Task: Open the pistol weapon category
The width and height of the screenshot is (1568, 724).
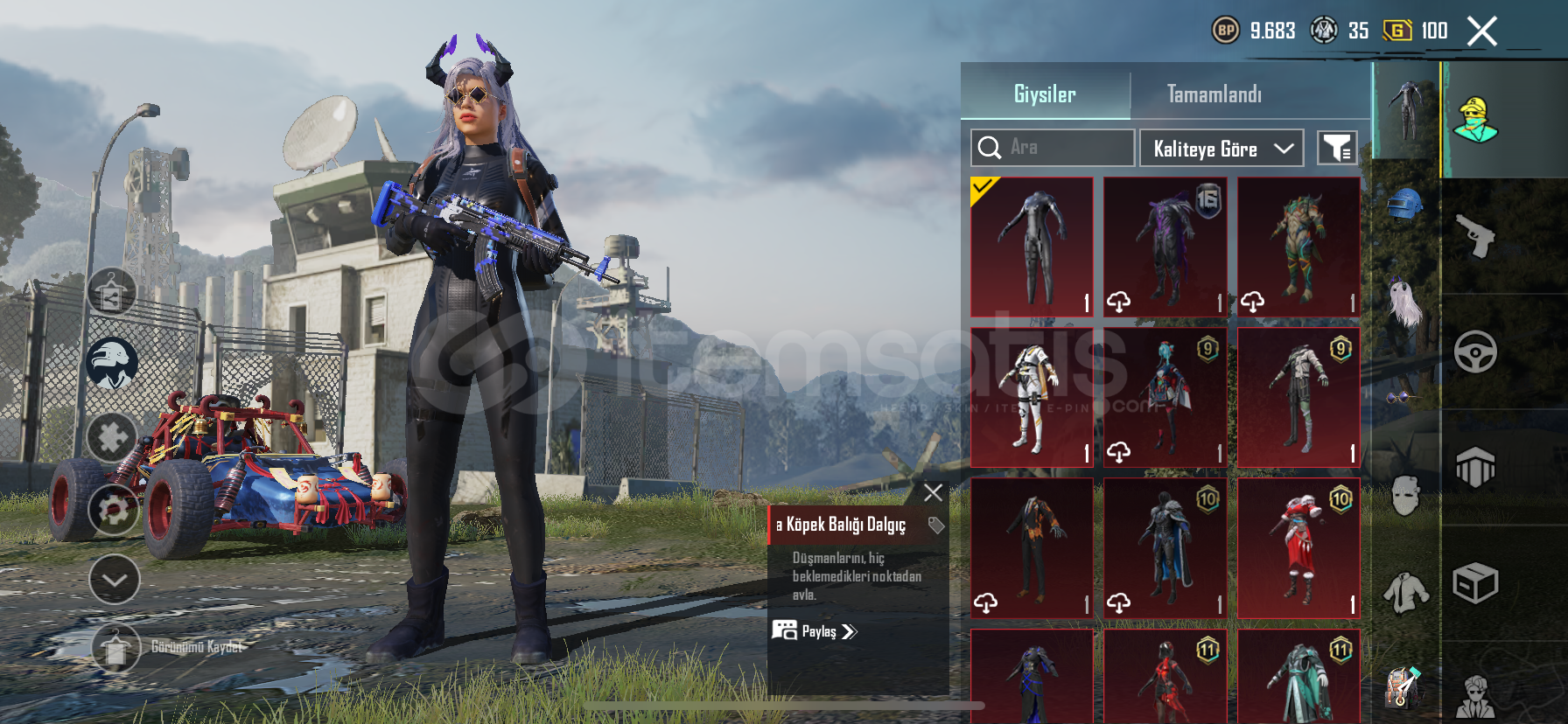Action: point(1475,235)
